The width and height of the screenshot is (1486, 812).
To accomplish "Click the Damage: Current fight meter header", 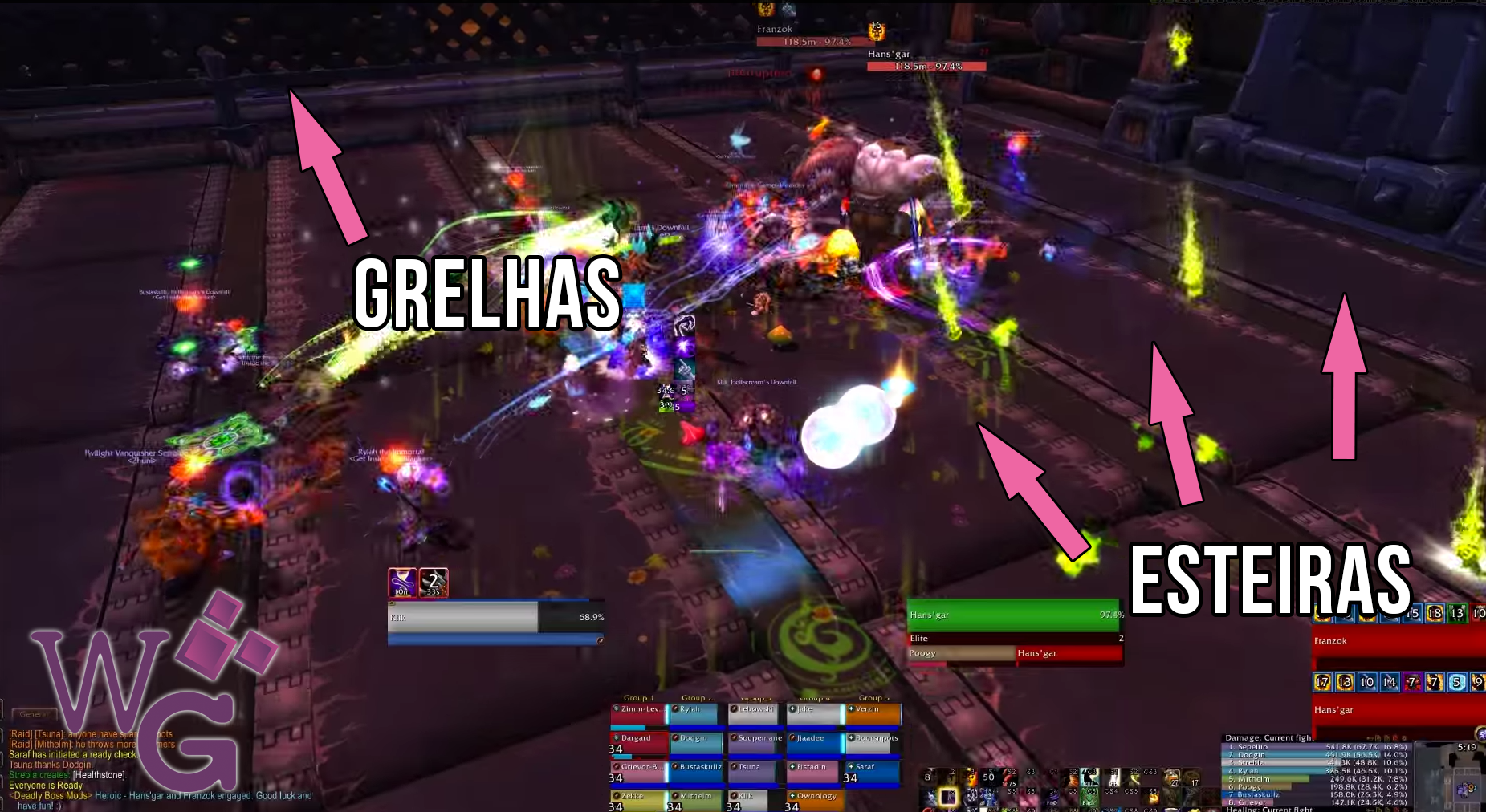I will pos(1269,737).
